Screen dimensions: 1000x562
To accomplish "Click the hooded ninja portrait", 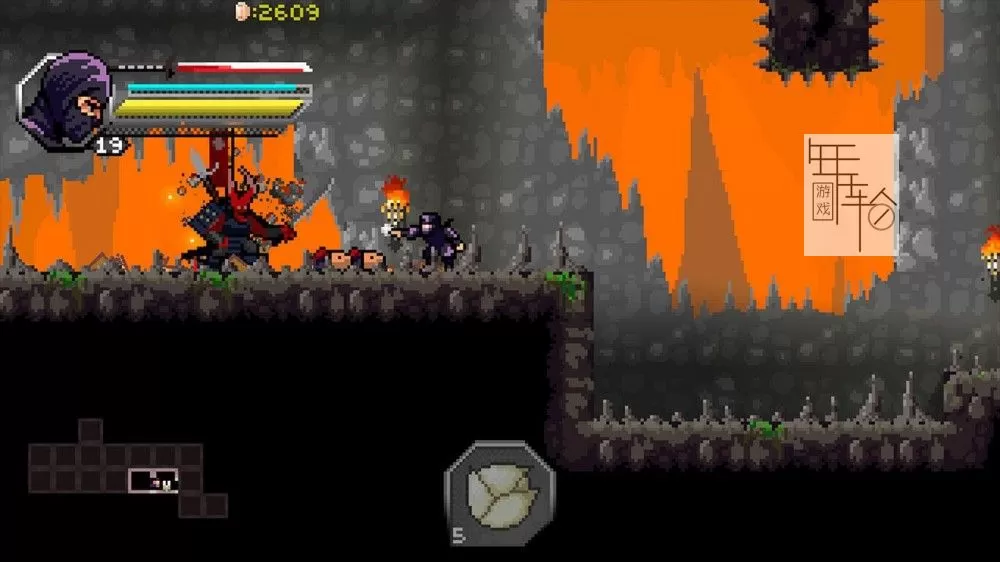I will [65, 103].
